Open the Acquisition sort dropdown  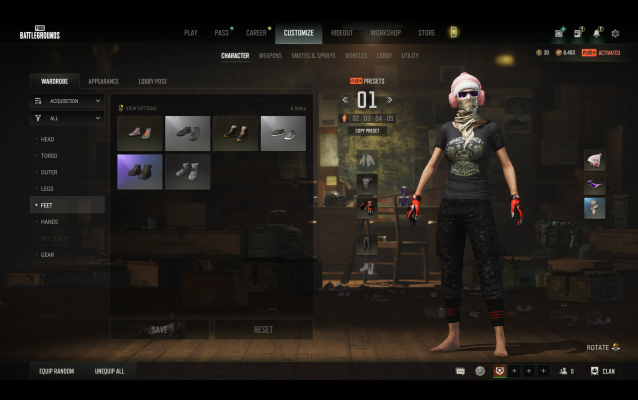[68, 101]
